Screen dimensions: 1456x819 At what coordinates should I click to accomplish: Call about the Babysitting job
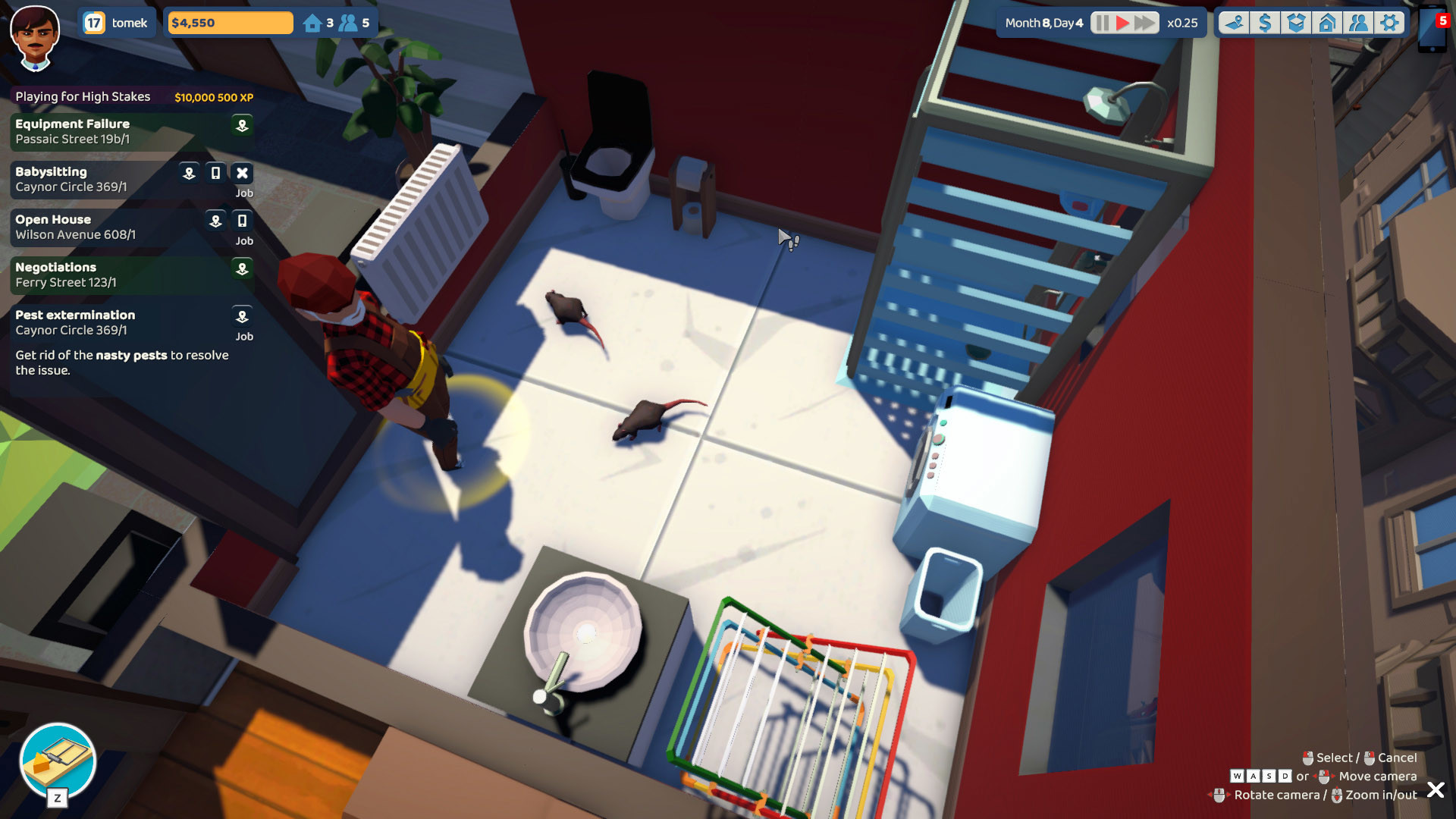point(216,173)
